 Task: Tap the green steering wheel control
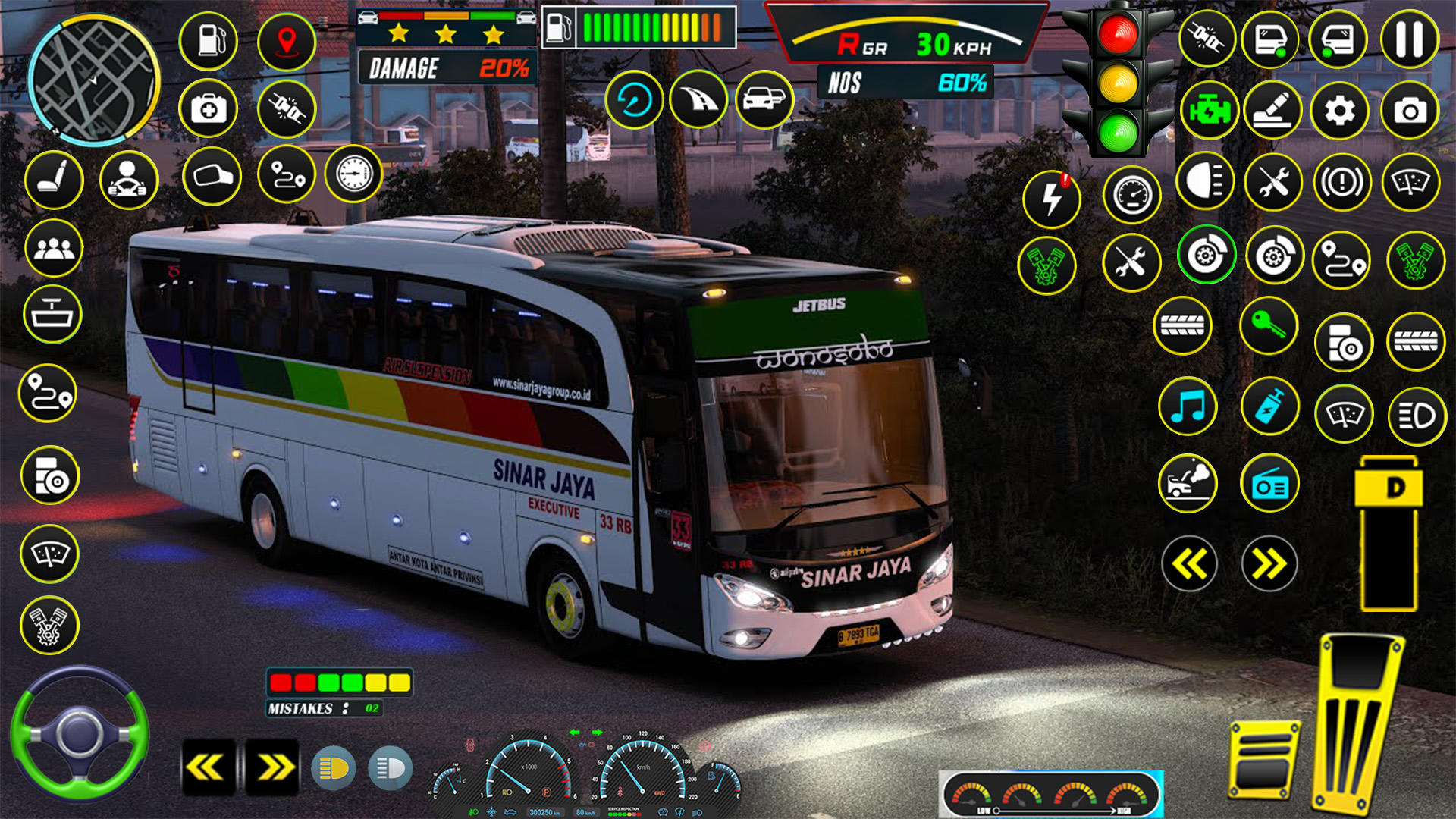pos(79,733)
